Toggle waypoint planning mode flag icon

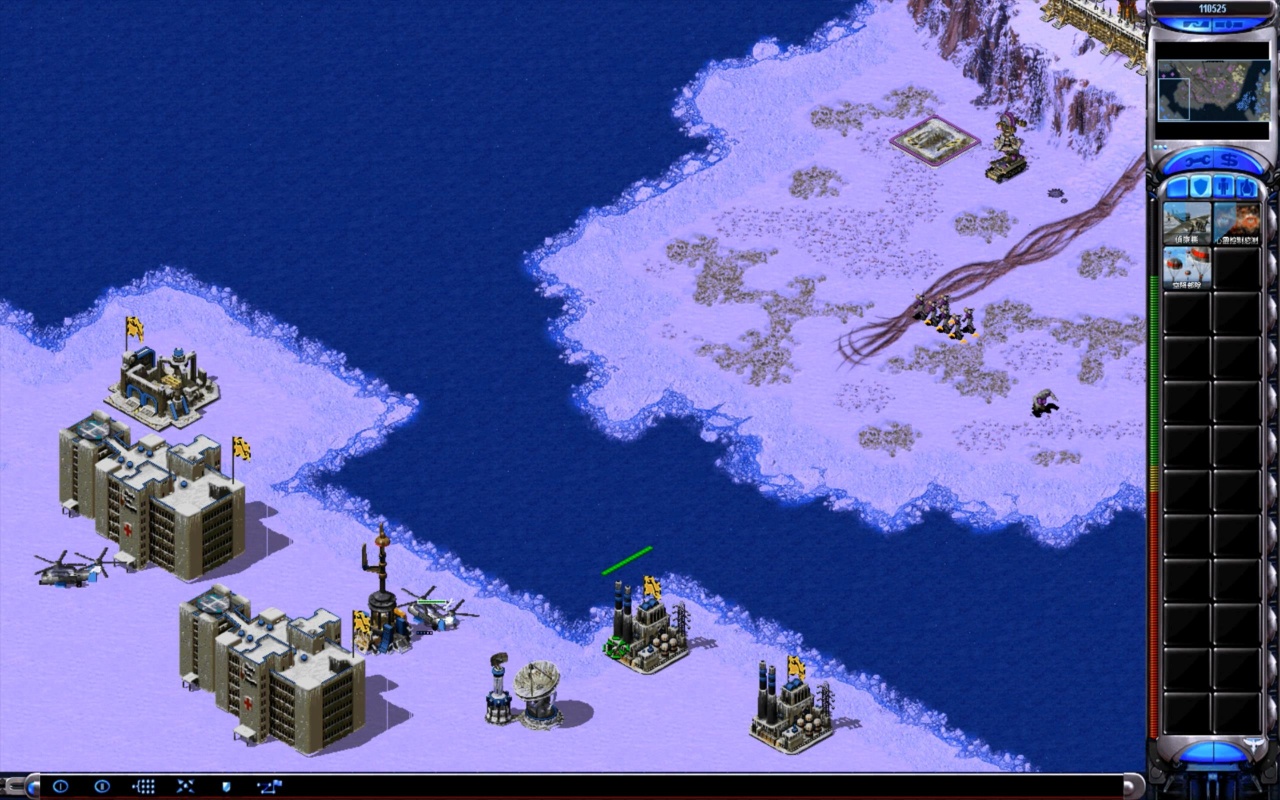tap(269, 787)
